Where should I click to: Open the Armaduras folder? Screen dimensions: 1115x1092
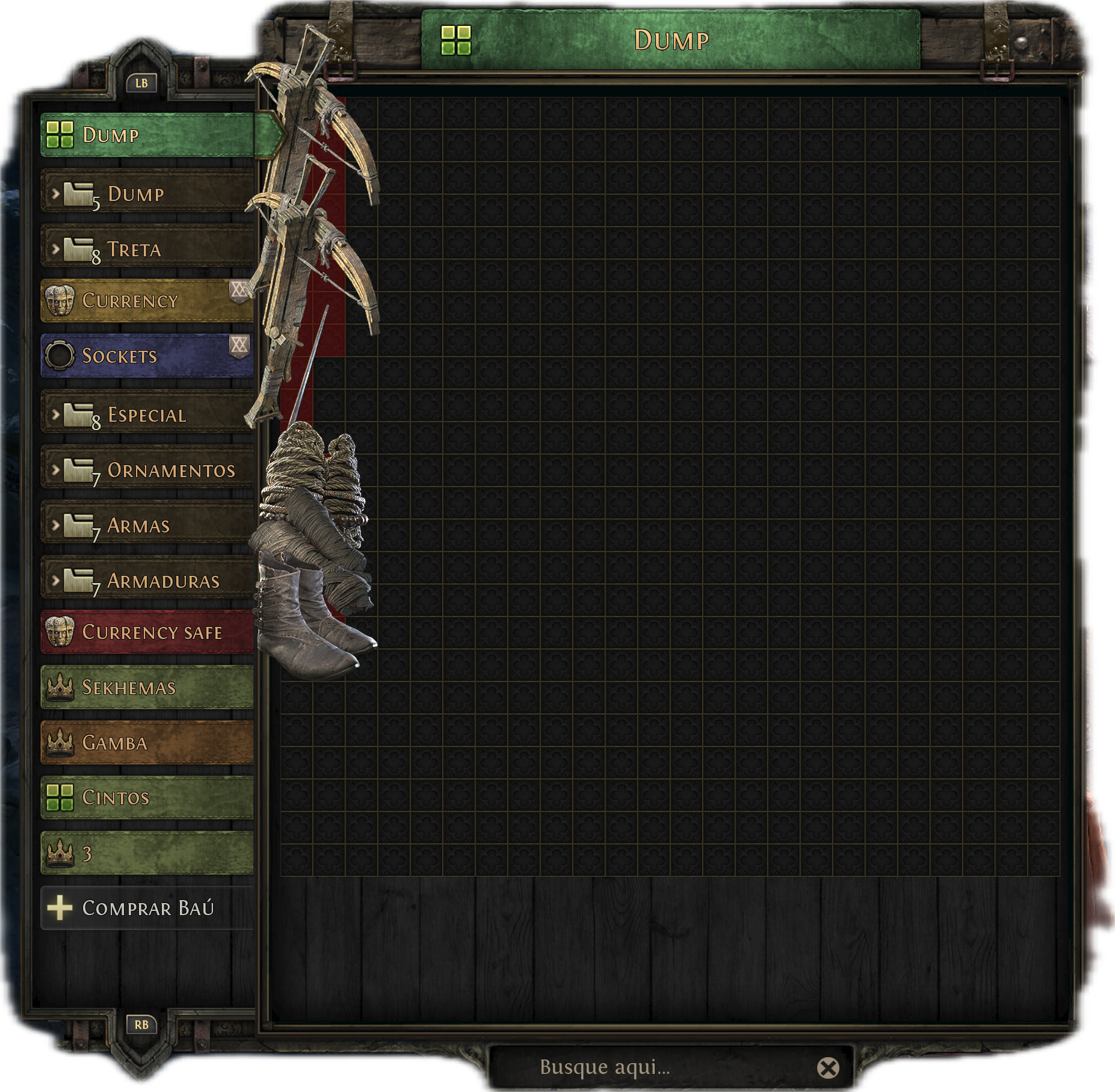(147, 581)
